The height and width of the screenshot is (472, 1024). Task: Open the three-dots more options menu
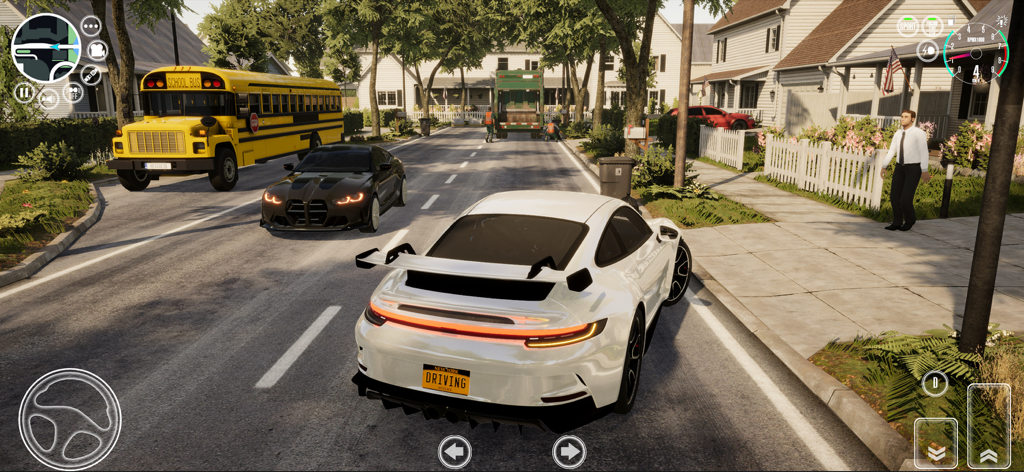(x=91, y=26)
